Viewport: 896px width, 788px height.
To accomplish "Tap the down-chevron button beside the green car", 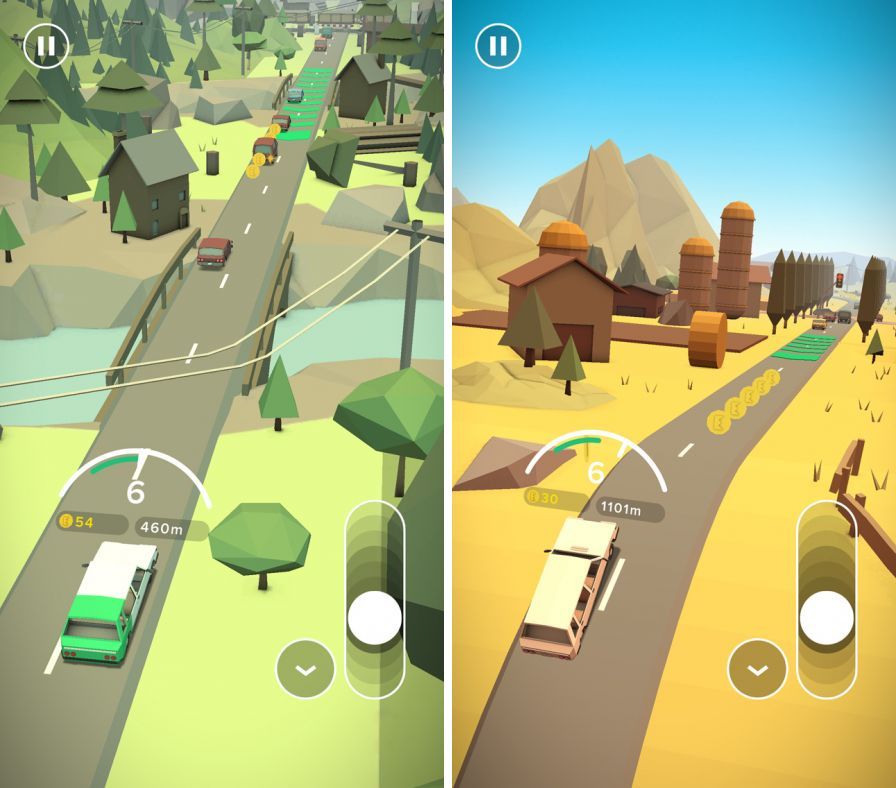I will 305,668.
